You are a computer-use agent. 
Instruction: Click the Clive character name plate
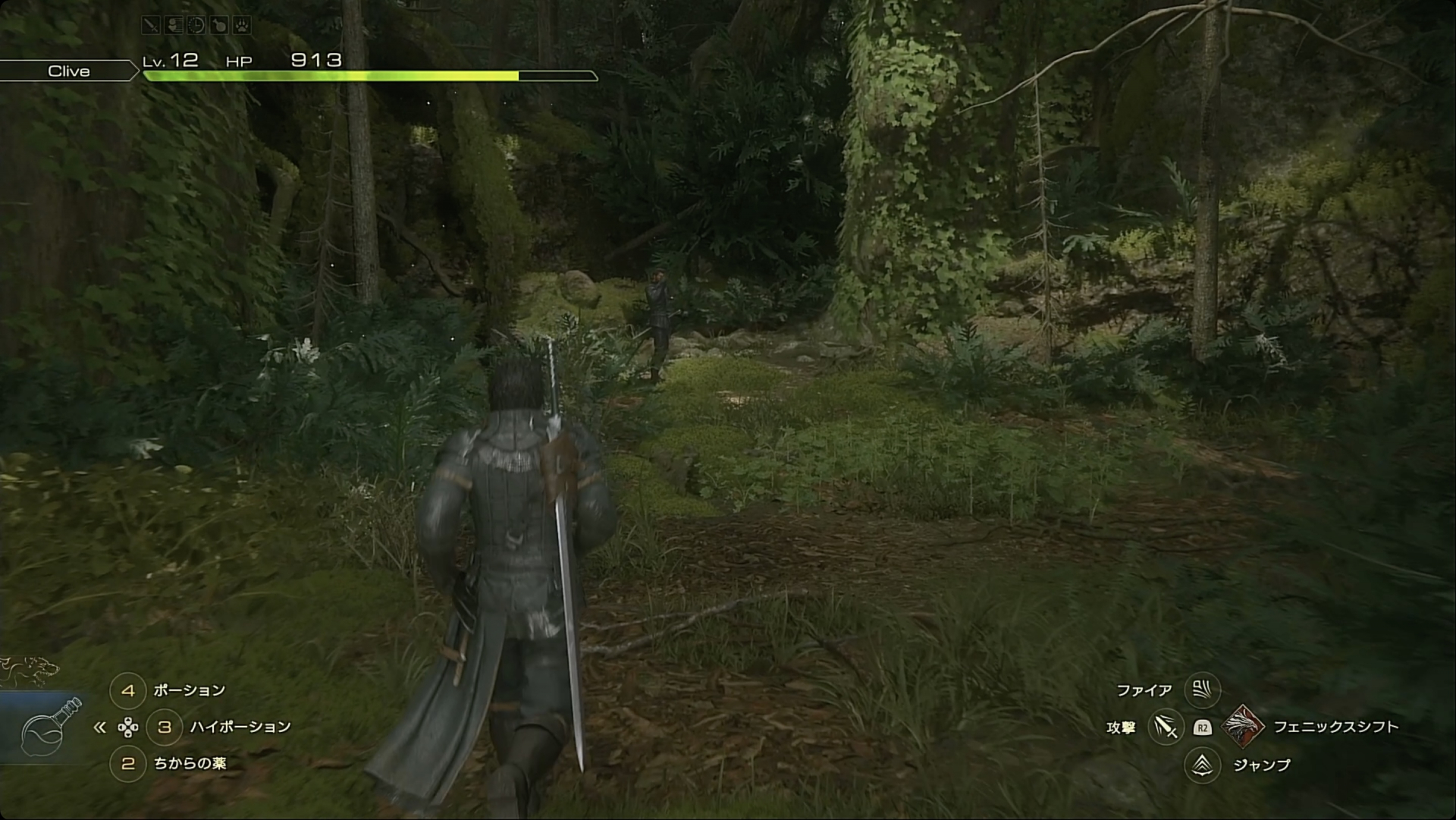68,71
